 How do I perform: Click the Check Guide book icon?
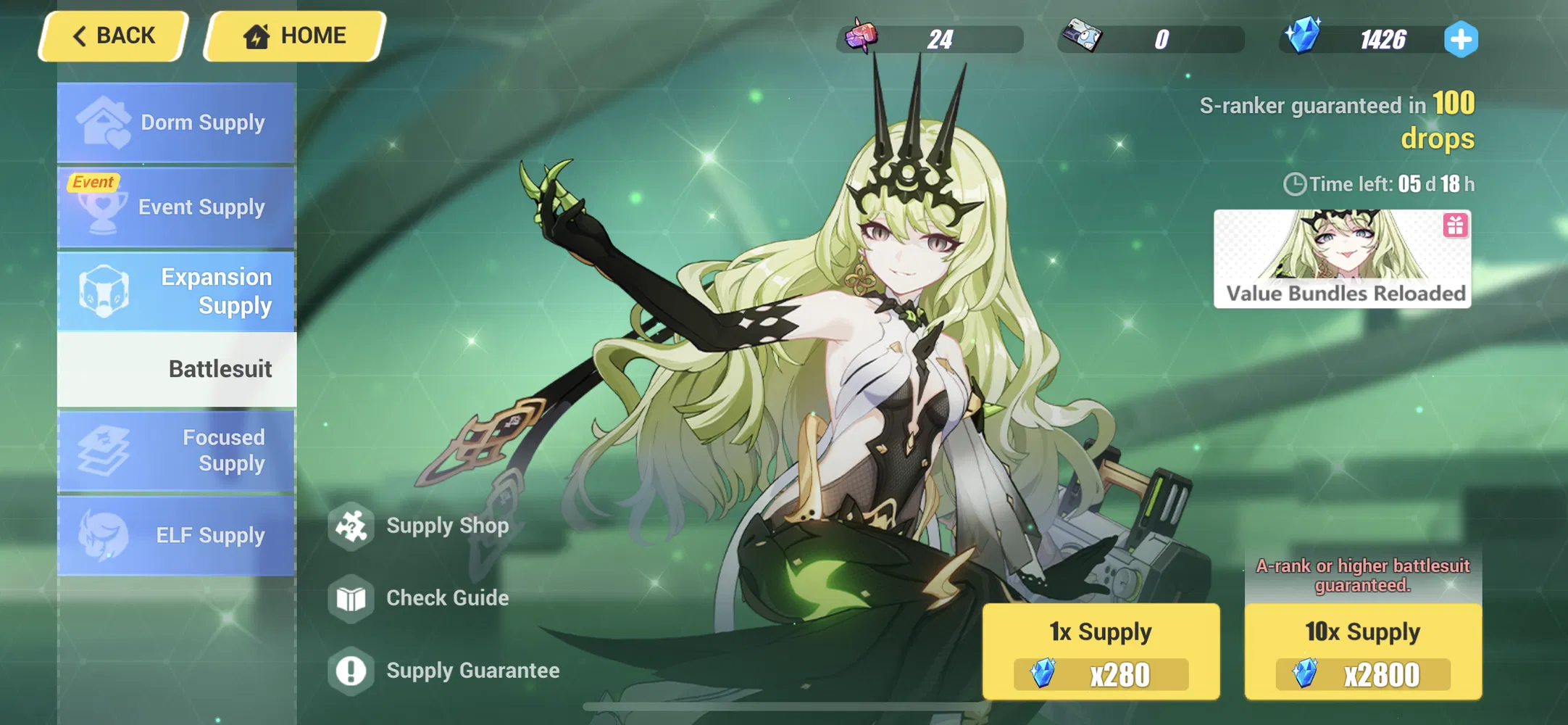(352, 598)
